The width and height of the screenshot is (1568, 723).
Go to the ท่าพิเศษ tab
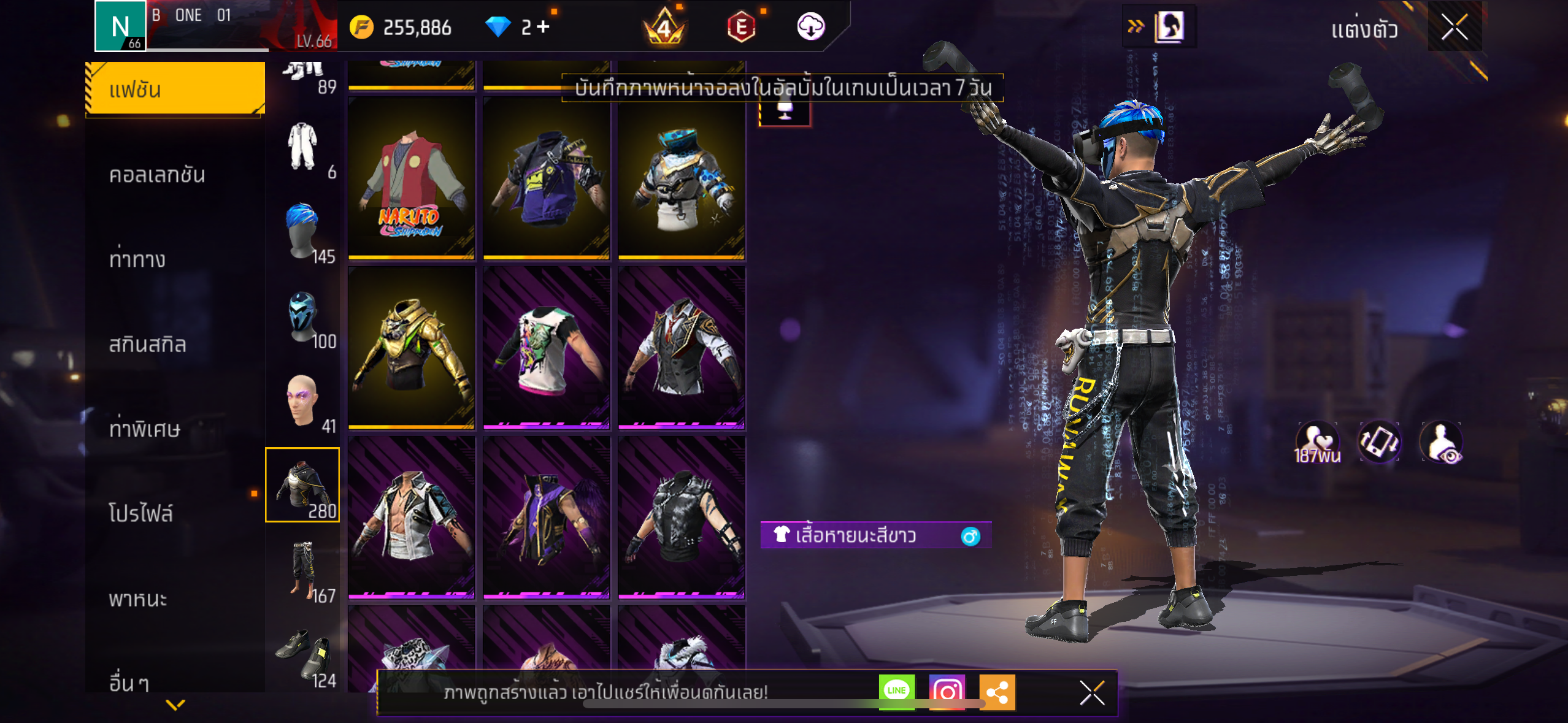(x=145, y=429)
